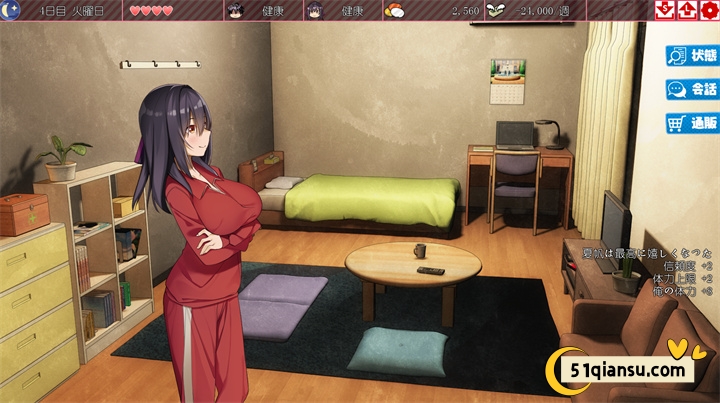The image size is (720, 403).
Task: Start a 会話 conversation
Action: (693, 90)
